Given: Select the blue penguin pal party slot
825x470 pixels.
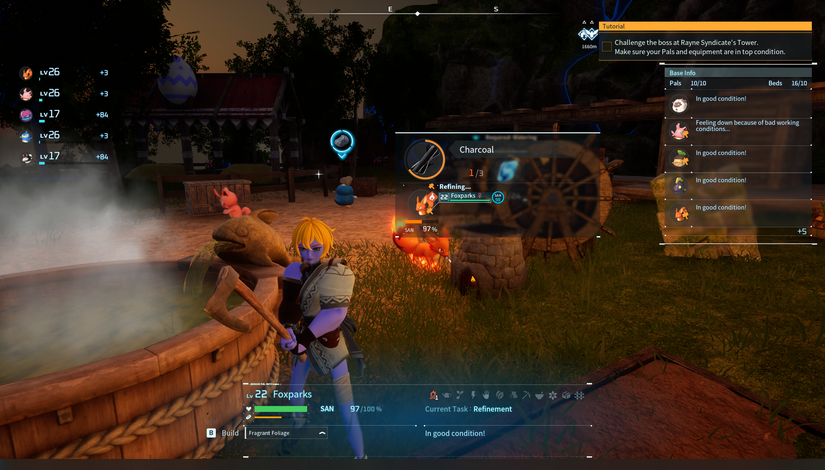Looking at the screenshot, I should (x=27, y=136).
